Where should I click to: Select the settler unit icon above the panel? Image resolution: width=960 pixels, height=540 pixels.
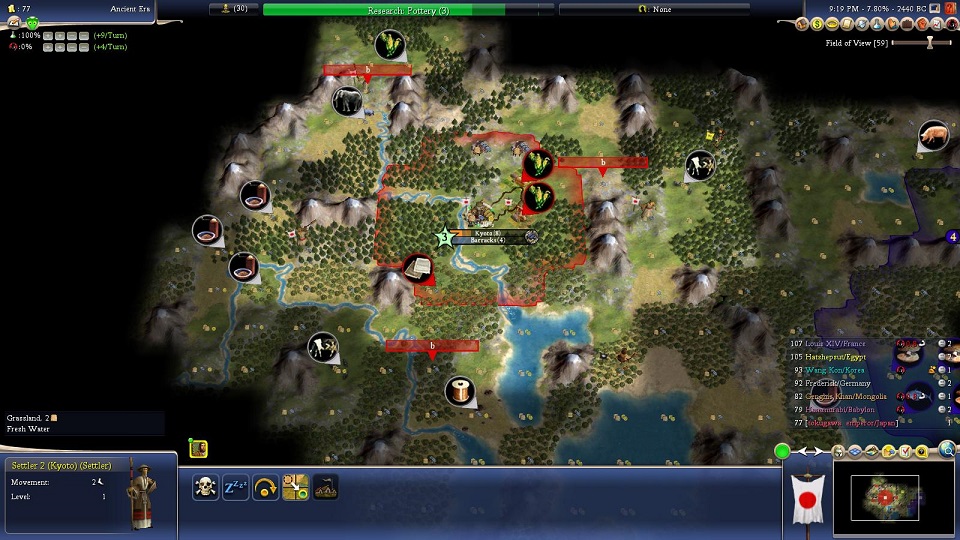click(x=198, y=448)
